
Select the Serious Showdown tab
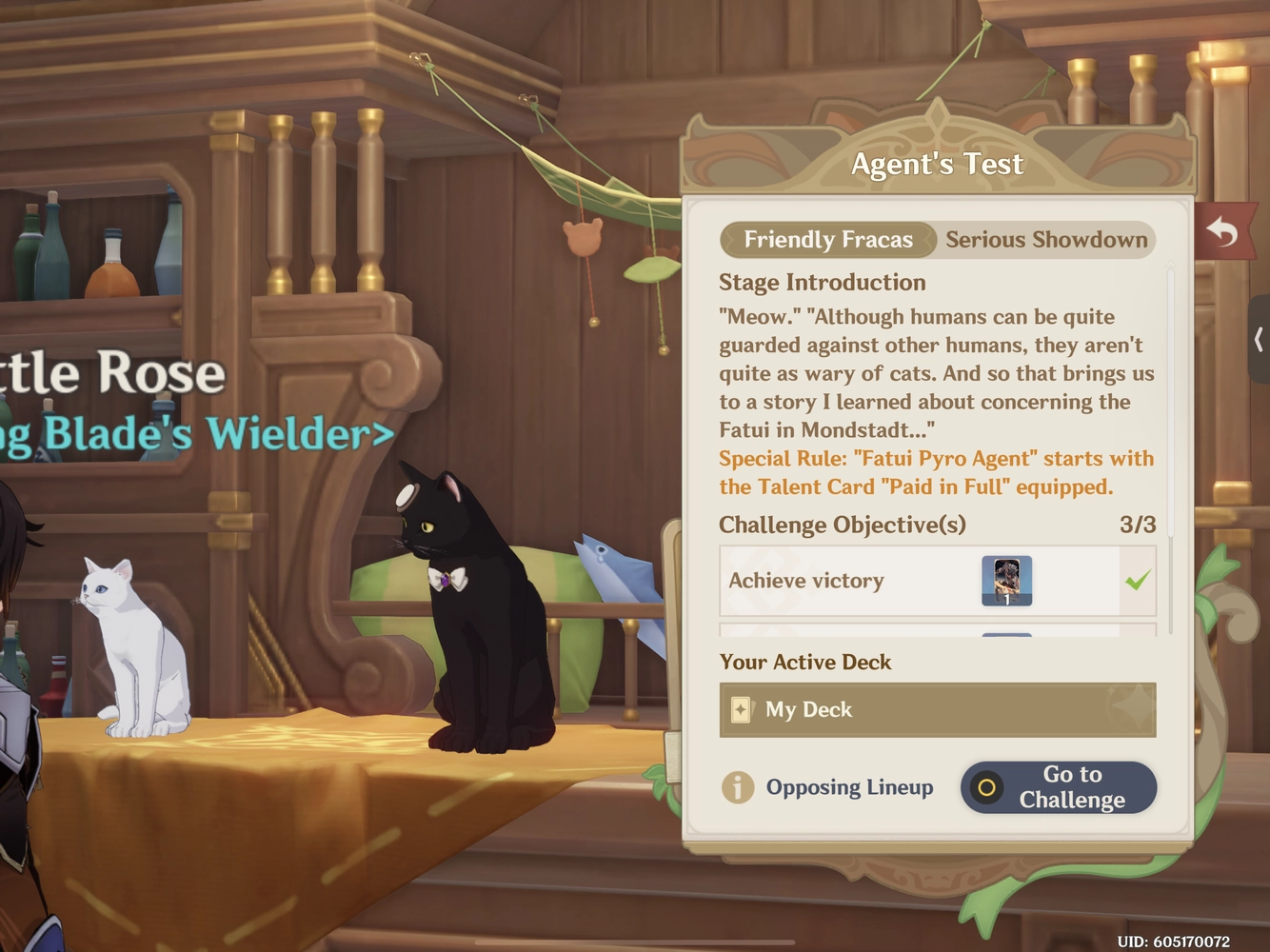click(1045, 240)
